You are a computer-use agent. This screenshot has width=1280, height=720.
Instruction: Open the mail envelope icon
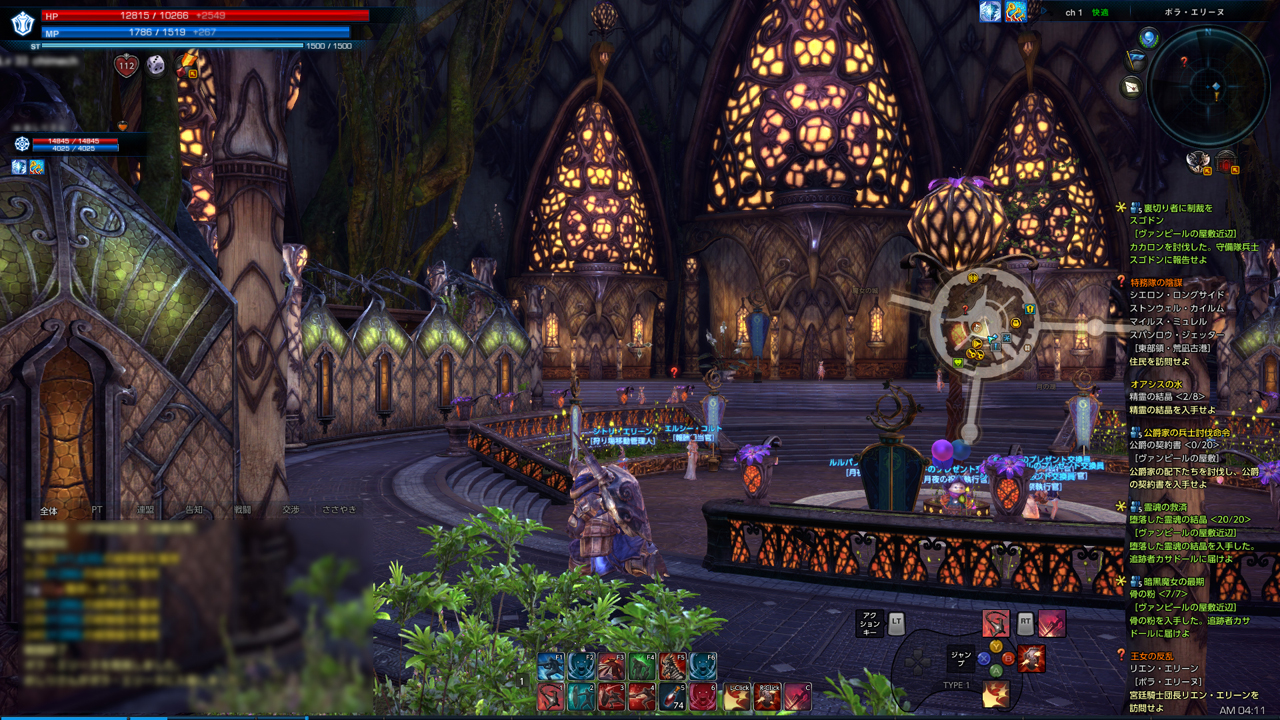(x=1132, y=87)
